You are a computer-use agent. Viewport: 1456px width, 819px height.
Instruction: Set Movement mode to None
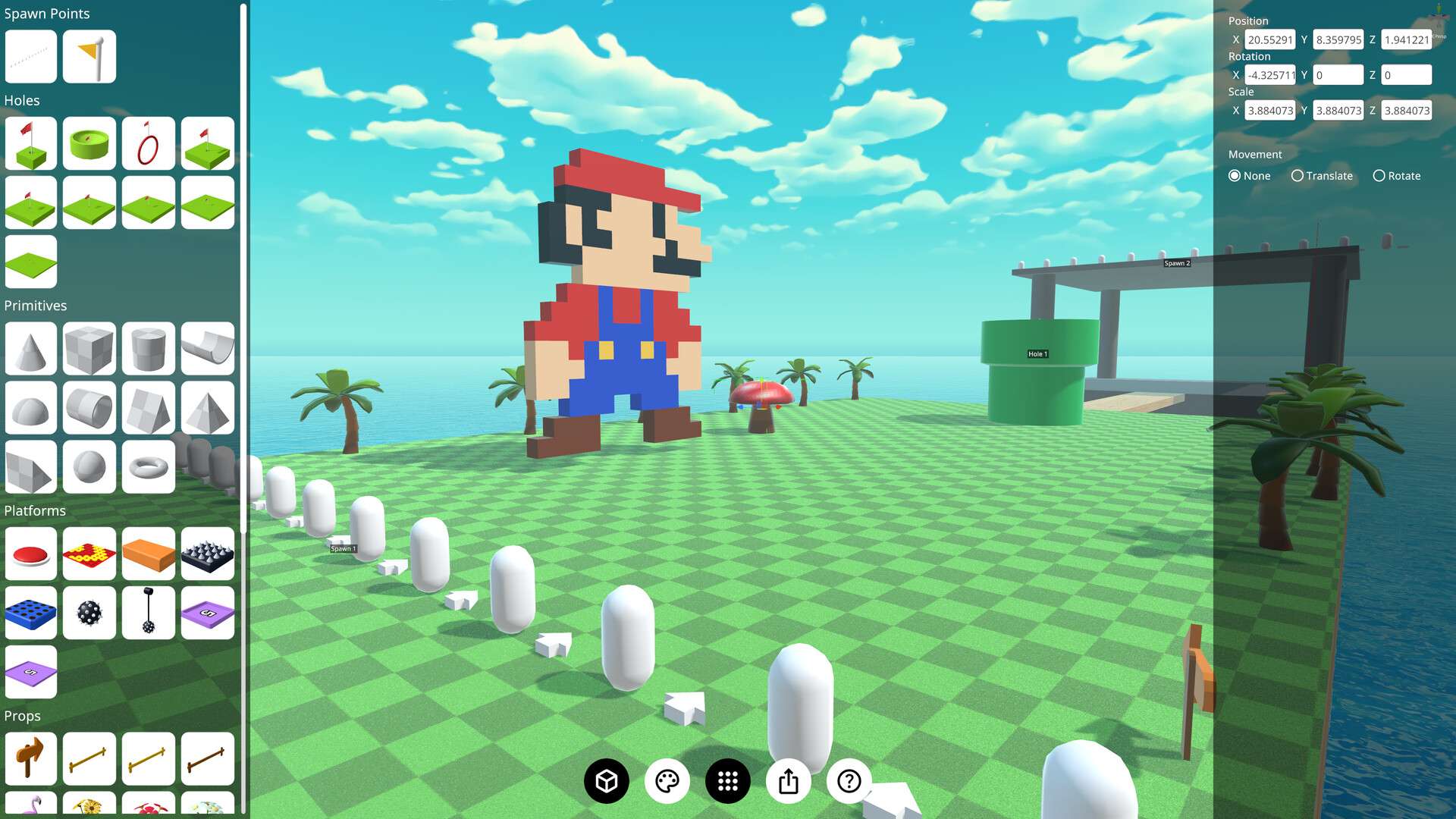click(1235, 175)
